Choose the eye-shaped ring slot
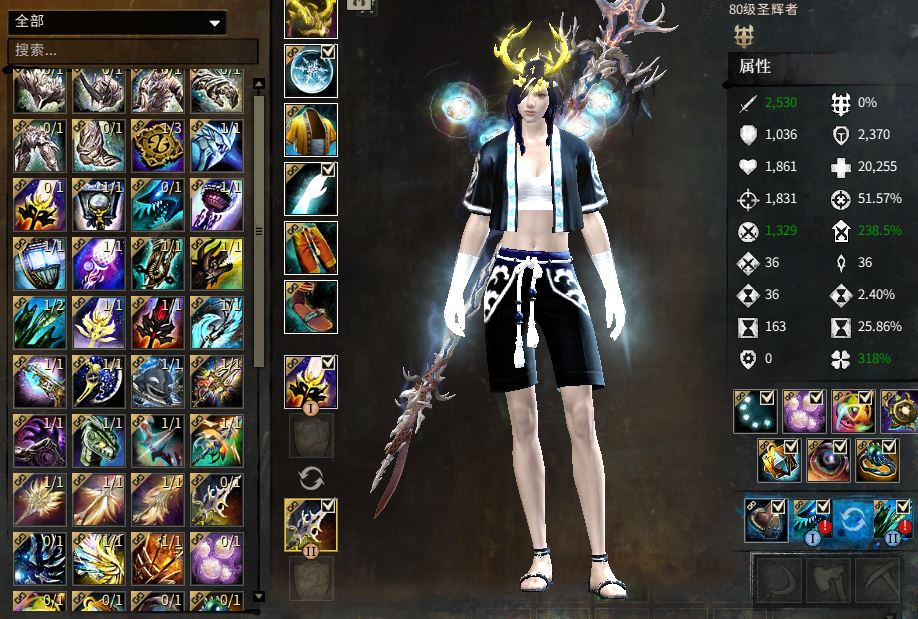This screenshot has height=619, width=918. click(829, 460)
